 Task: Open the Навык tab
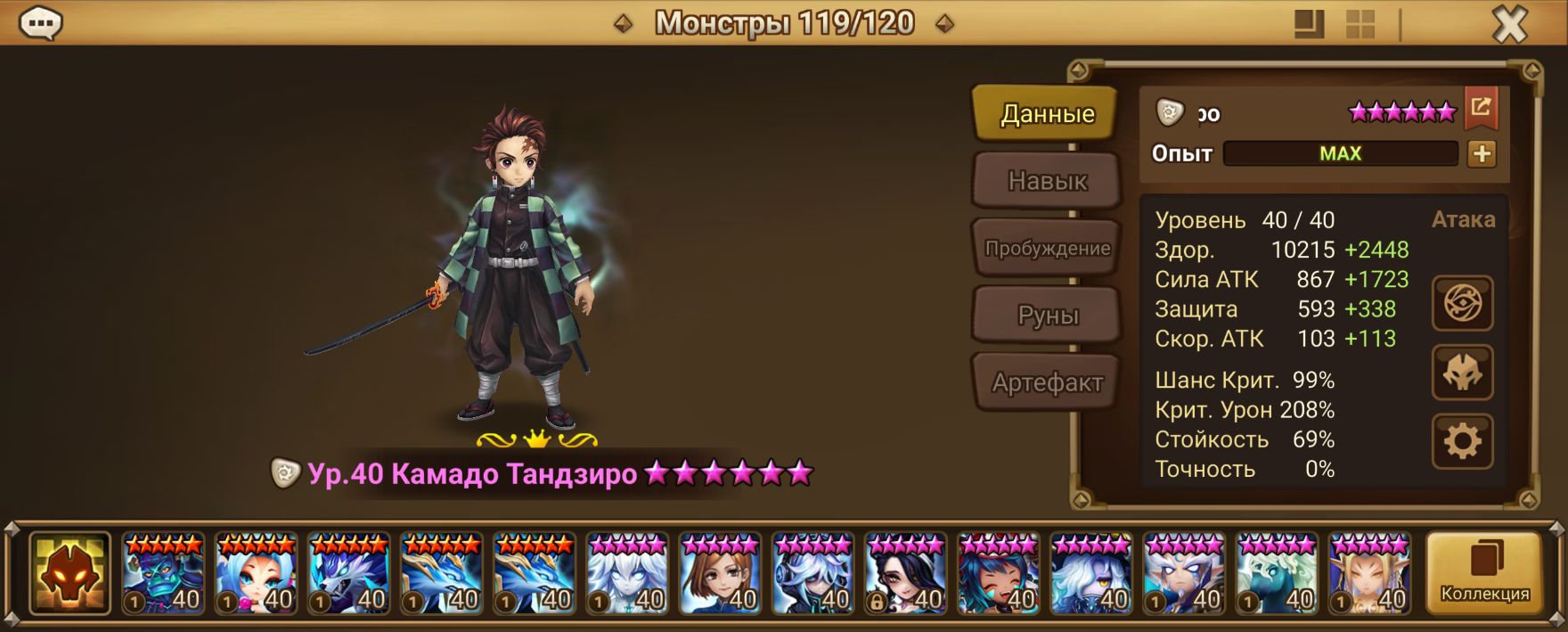[x=1047, y=181]
